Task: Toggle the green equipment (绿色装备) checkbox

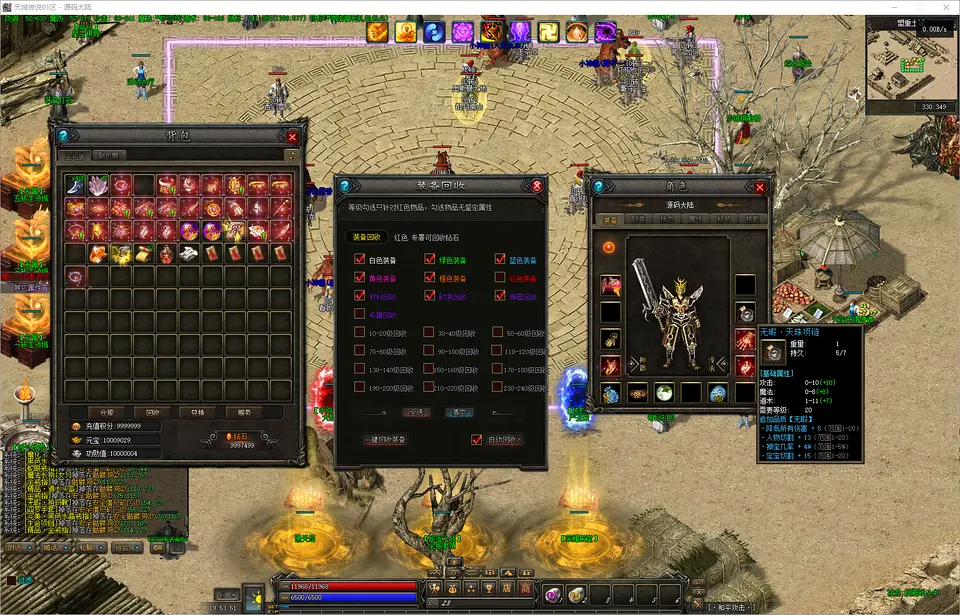Action: click(x=429, y=260)
